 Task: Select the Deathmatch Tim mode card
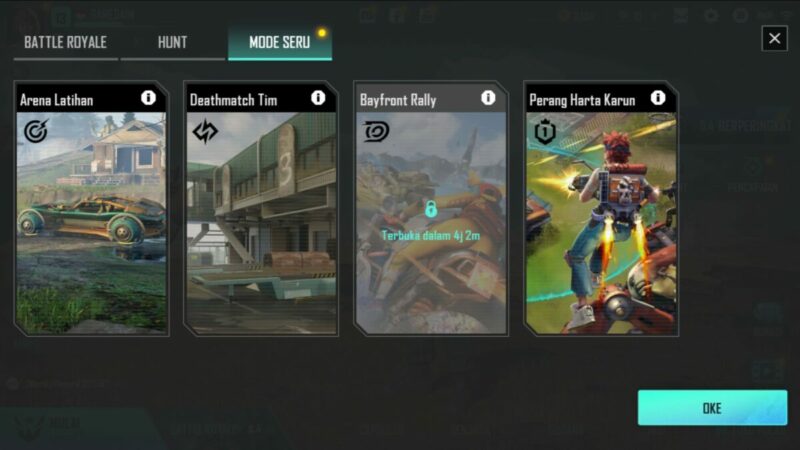tap(261, 220)
